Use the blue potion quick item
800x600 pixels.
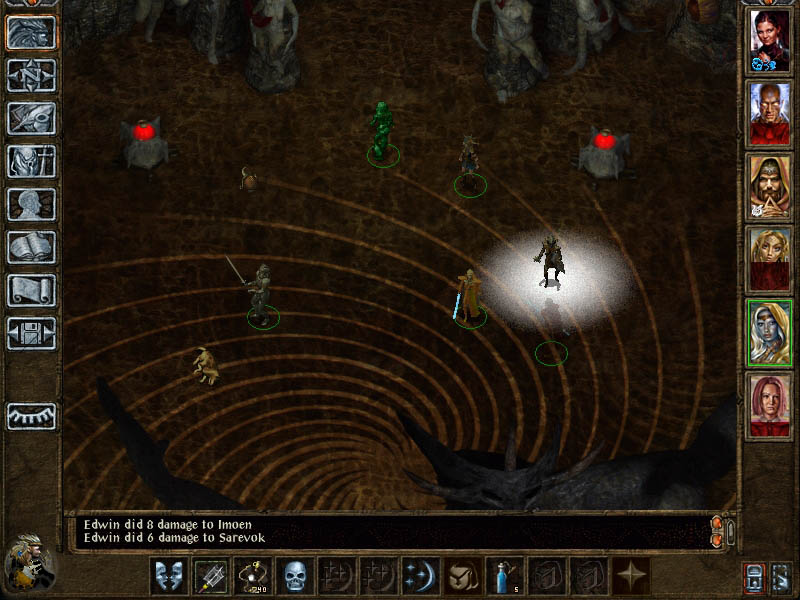point(505,575)
